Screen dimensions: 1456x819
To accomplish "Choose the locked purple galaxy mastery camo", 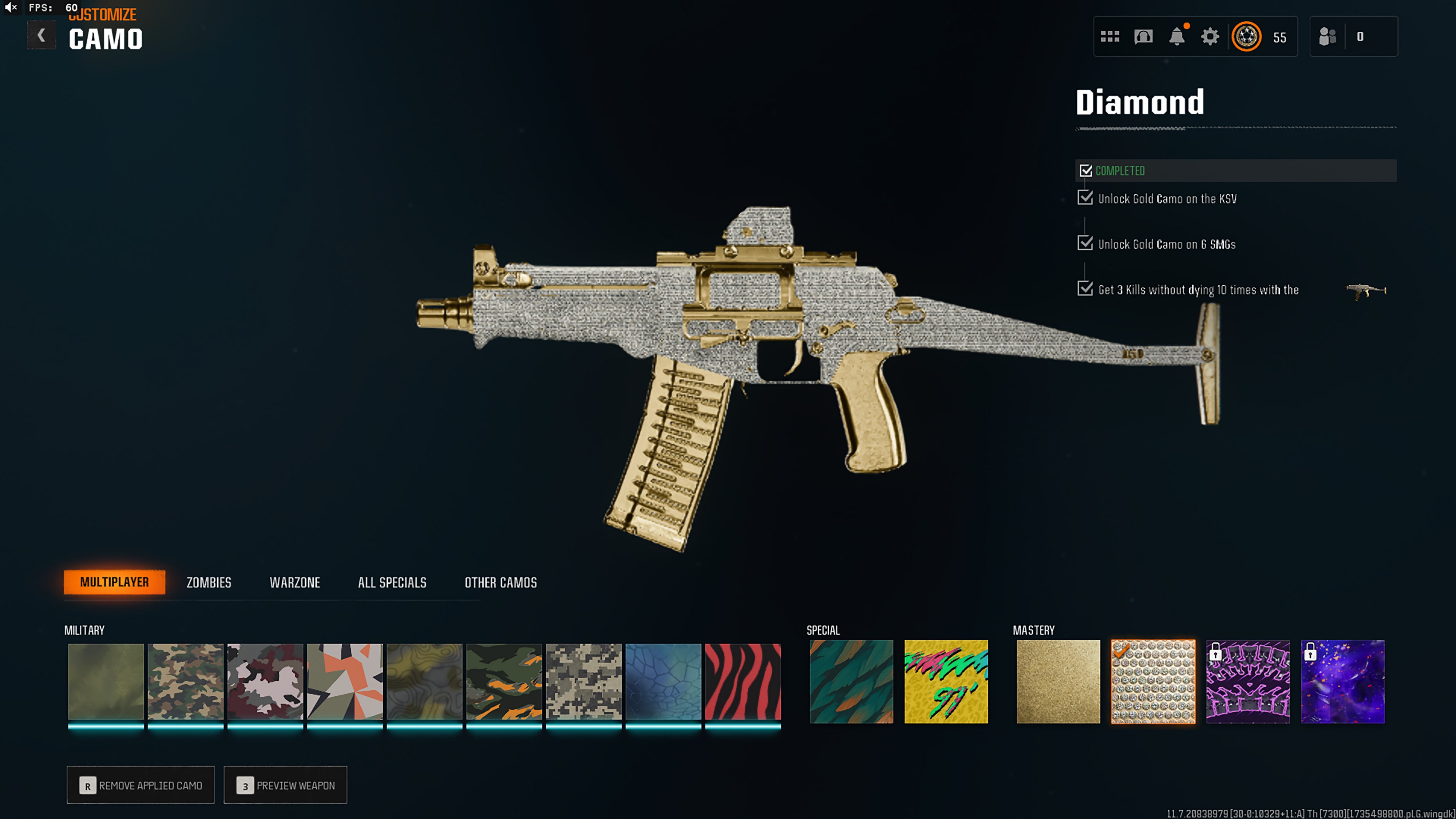I will [1343, 681].
